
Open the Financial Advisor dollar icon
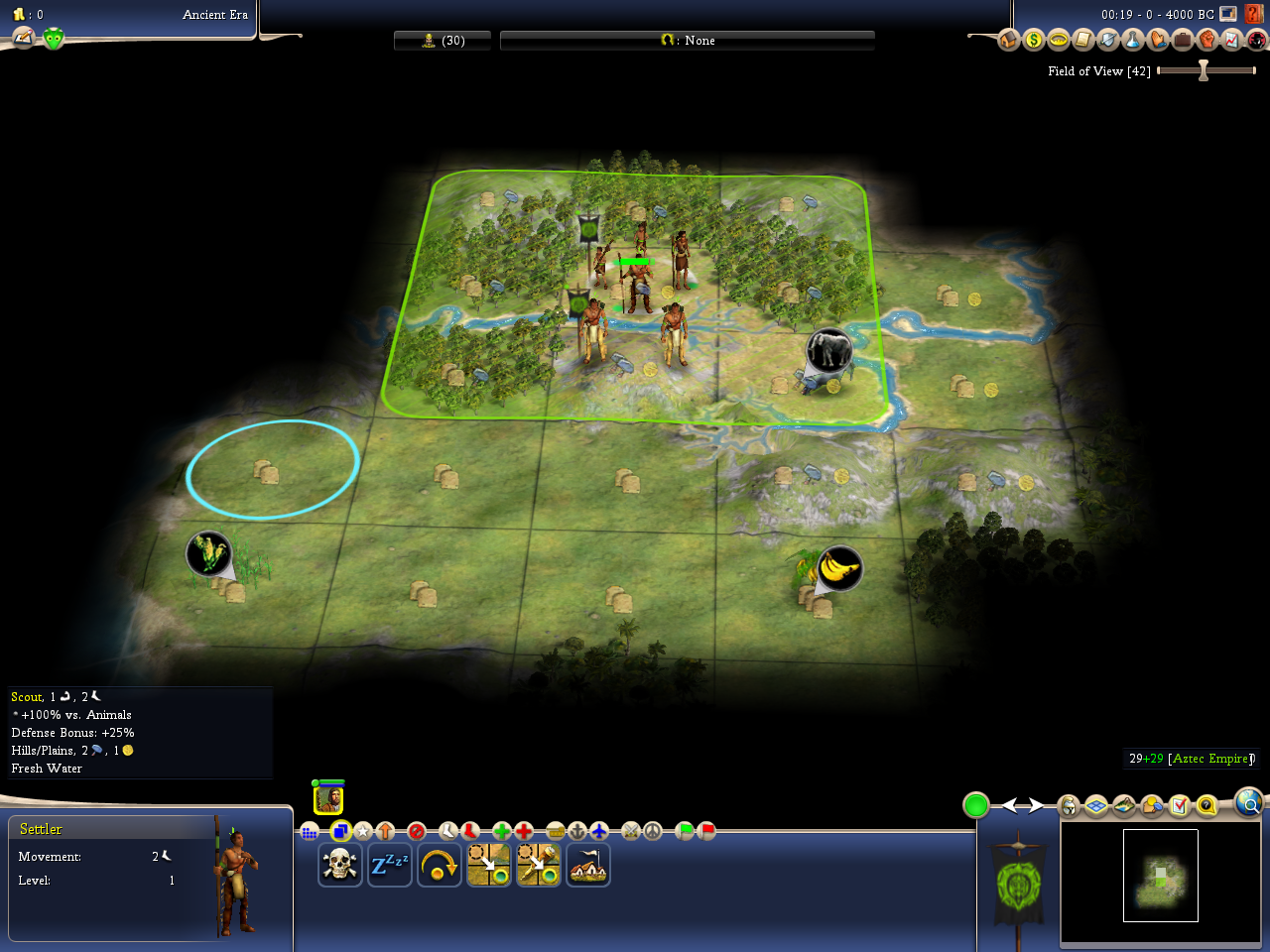coord(1034,40)
